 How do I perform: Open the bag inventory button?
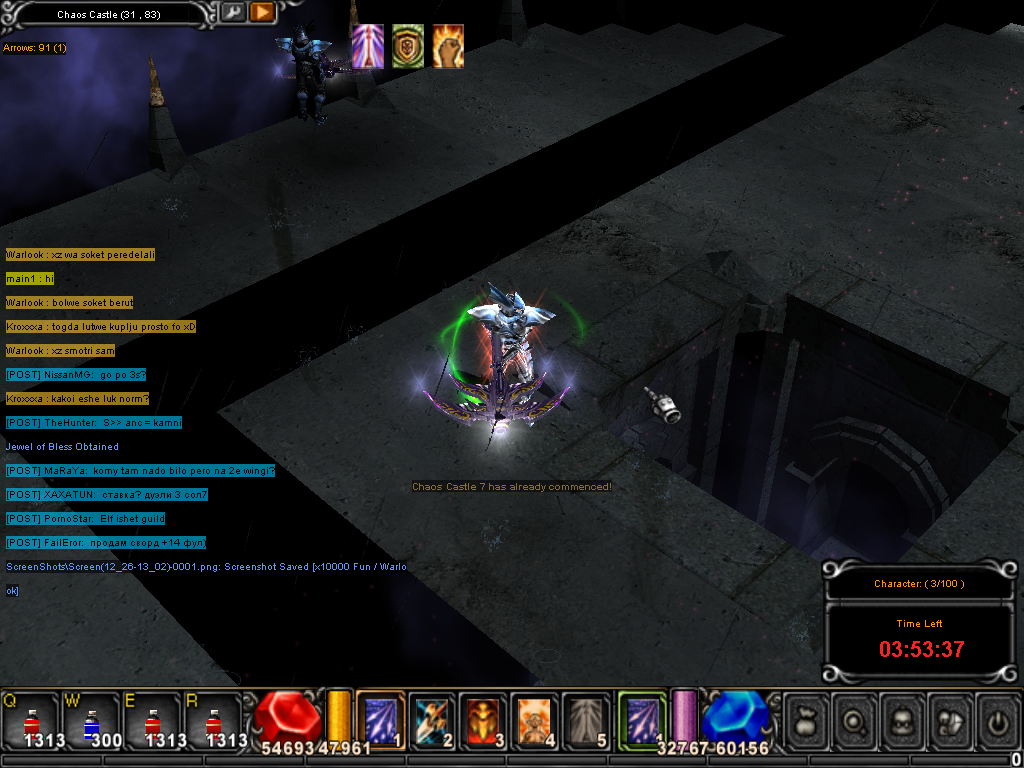[808, 718]
